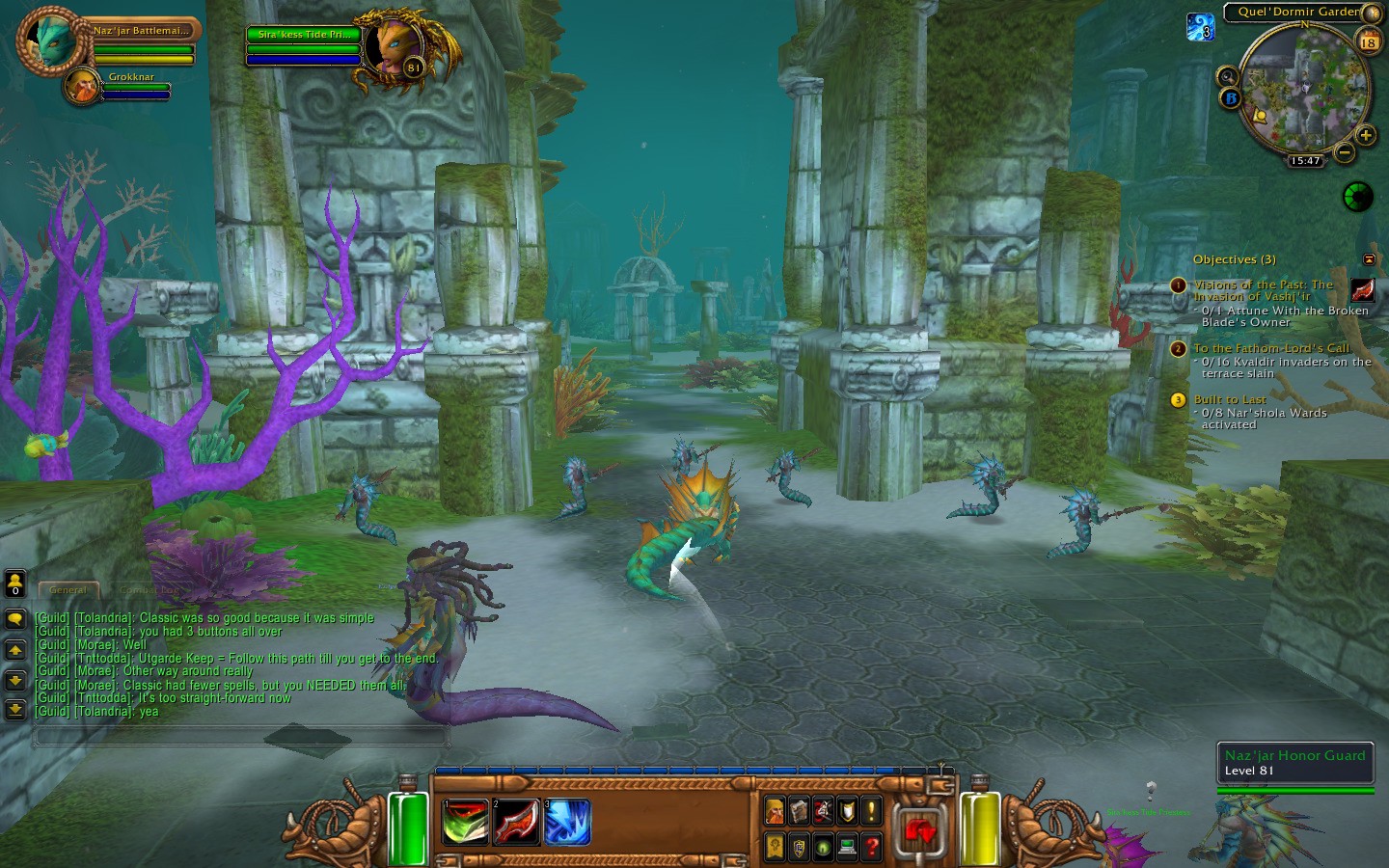1389x868 pixels.
Task: Select the General chat tab
Action: pyautogui.click(x=68, y=589)
